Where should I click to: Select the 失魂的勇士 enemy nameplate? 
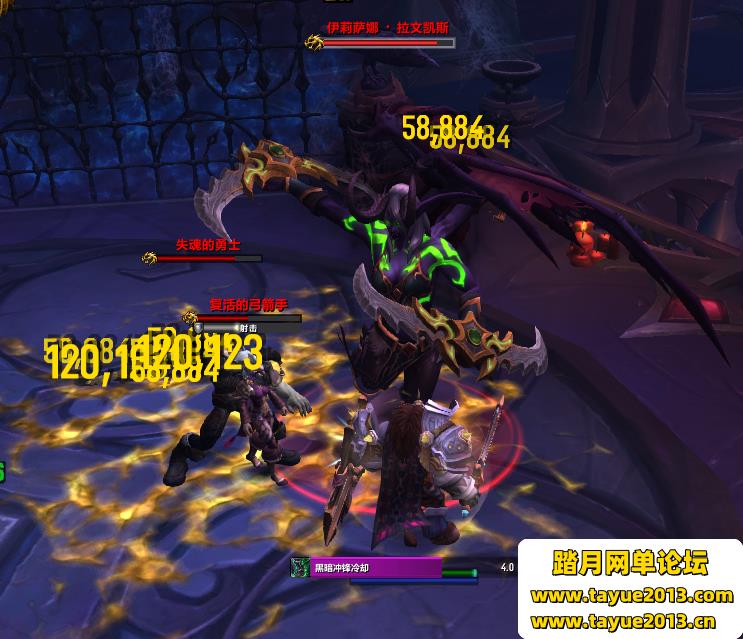coord(208,258)
